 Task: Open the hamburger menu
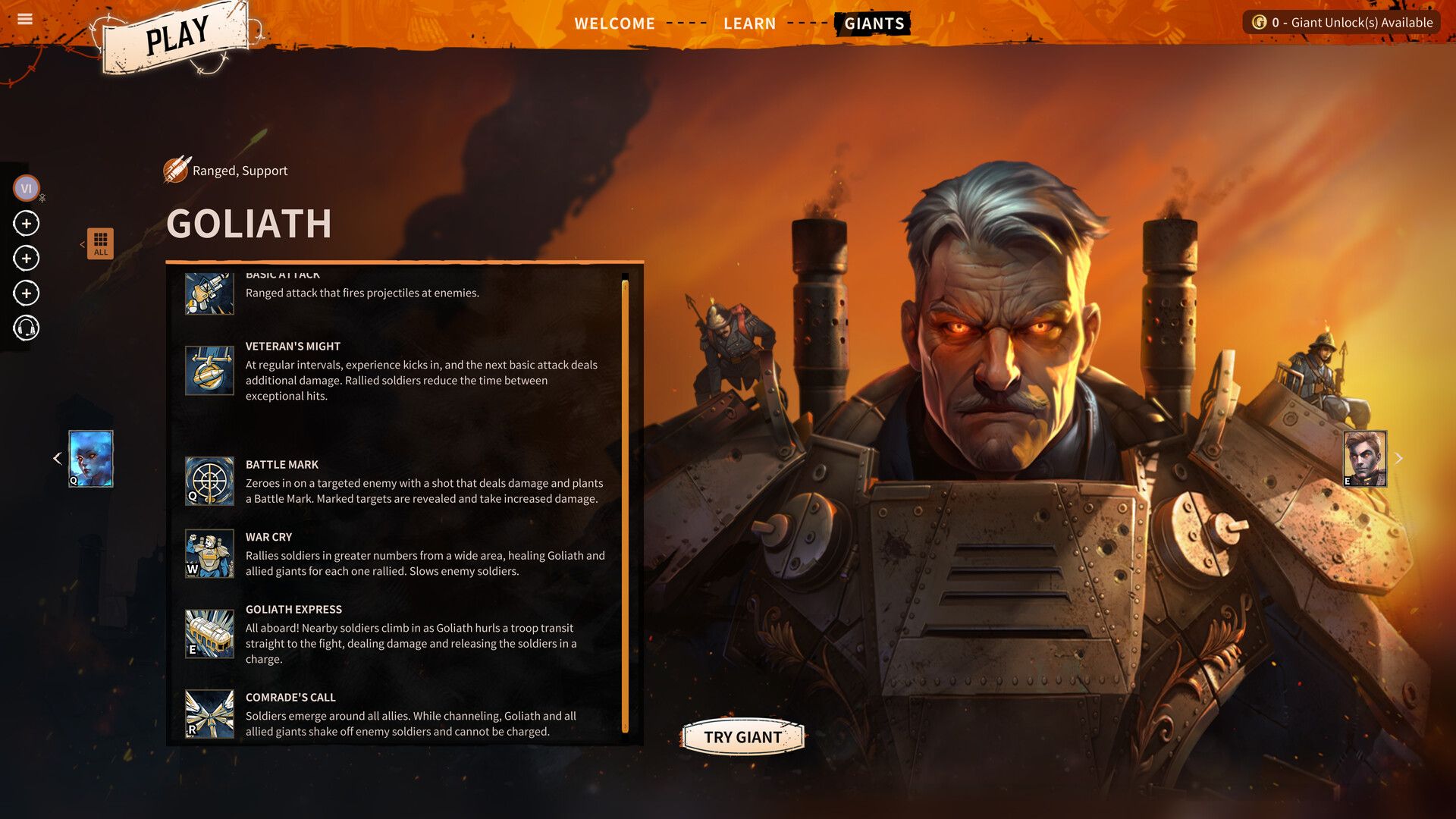pos(25,19)
